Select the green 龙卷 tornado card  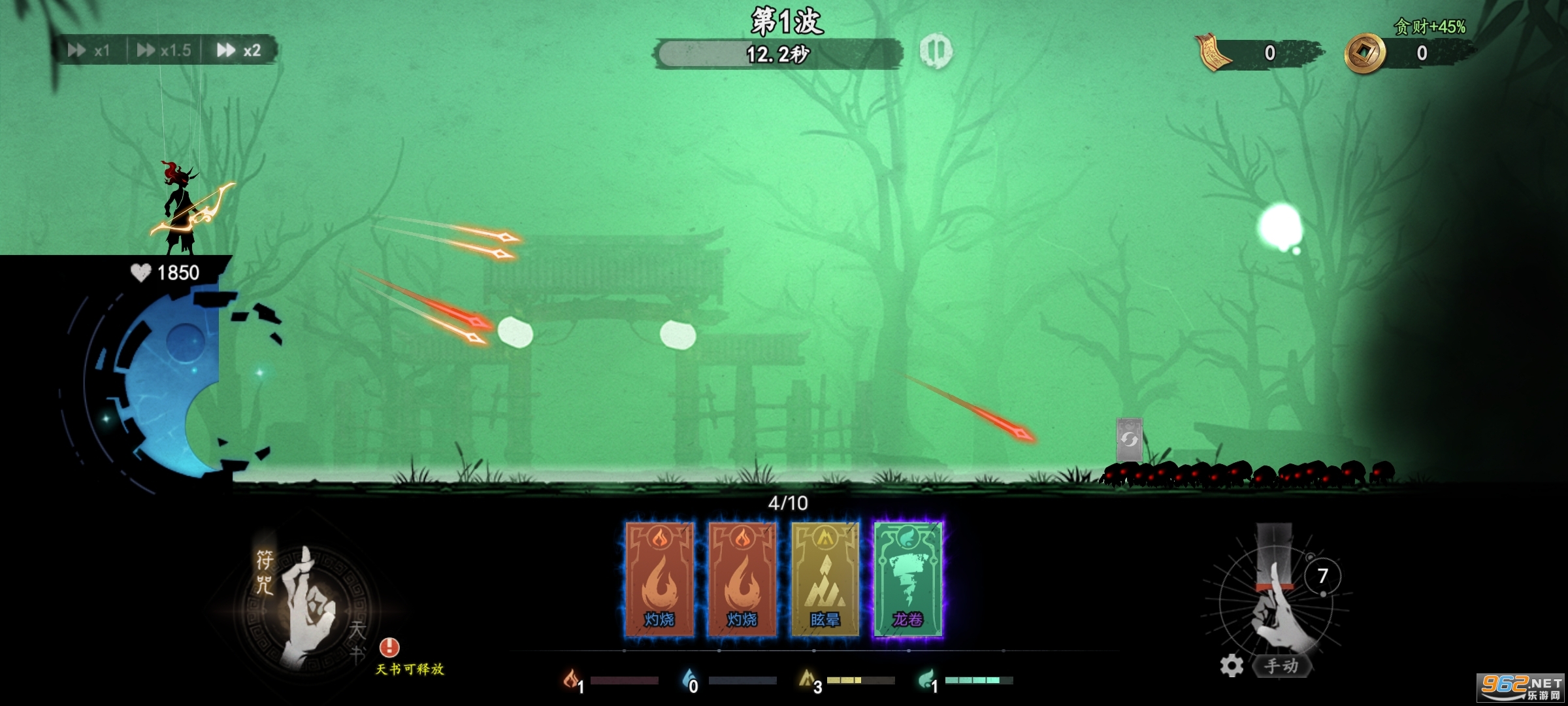908,579
